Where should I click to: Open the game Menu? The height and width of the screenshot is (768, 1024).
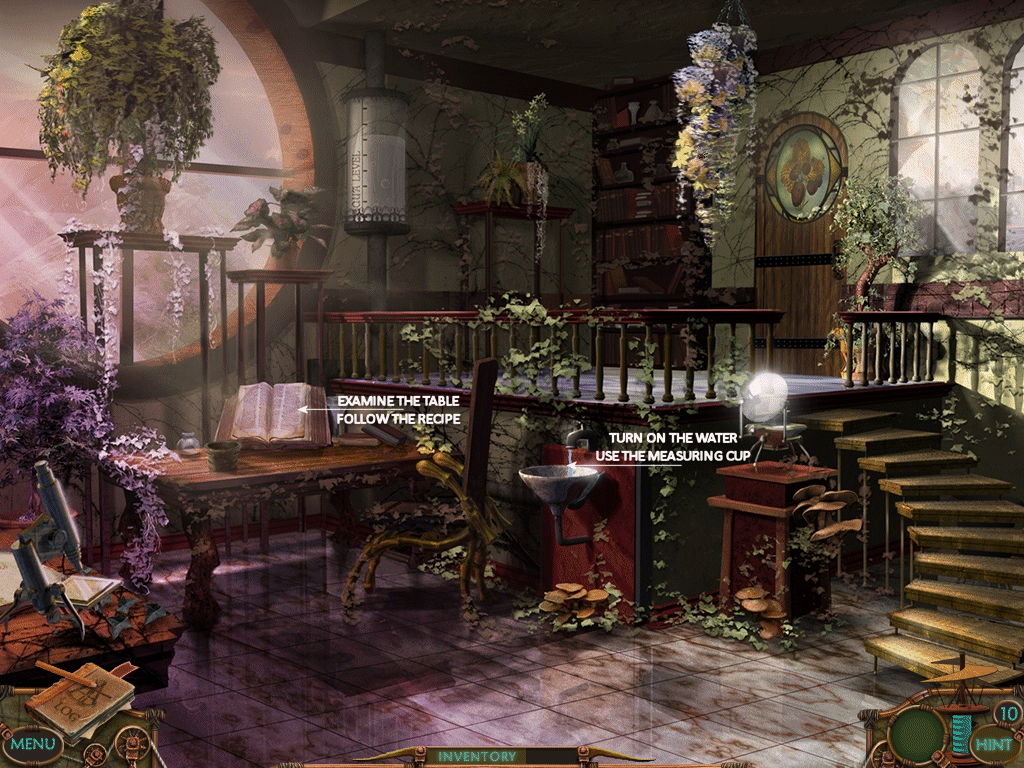coord(33,744)
